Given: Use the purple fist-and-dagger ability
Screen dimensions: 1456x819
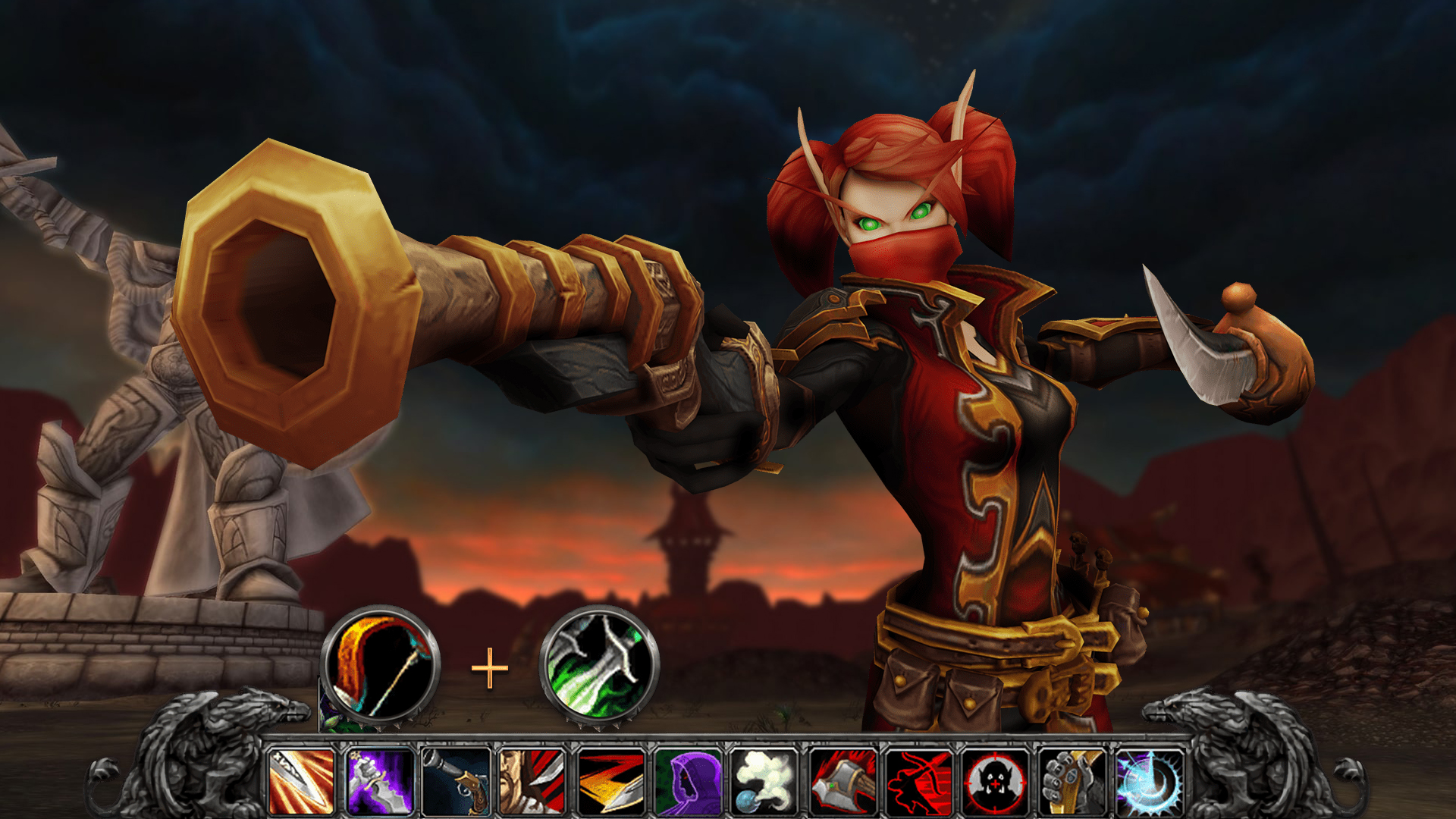Looking at the screenshot, I should pos(379,781).
